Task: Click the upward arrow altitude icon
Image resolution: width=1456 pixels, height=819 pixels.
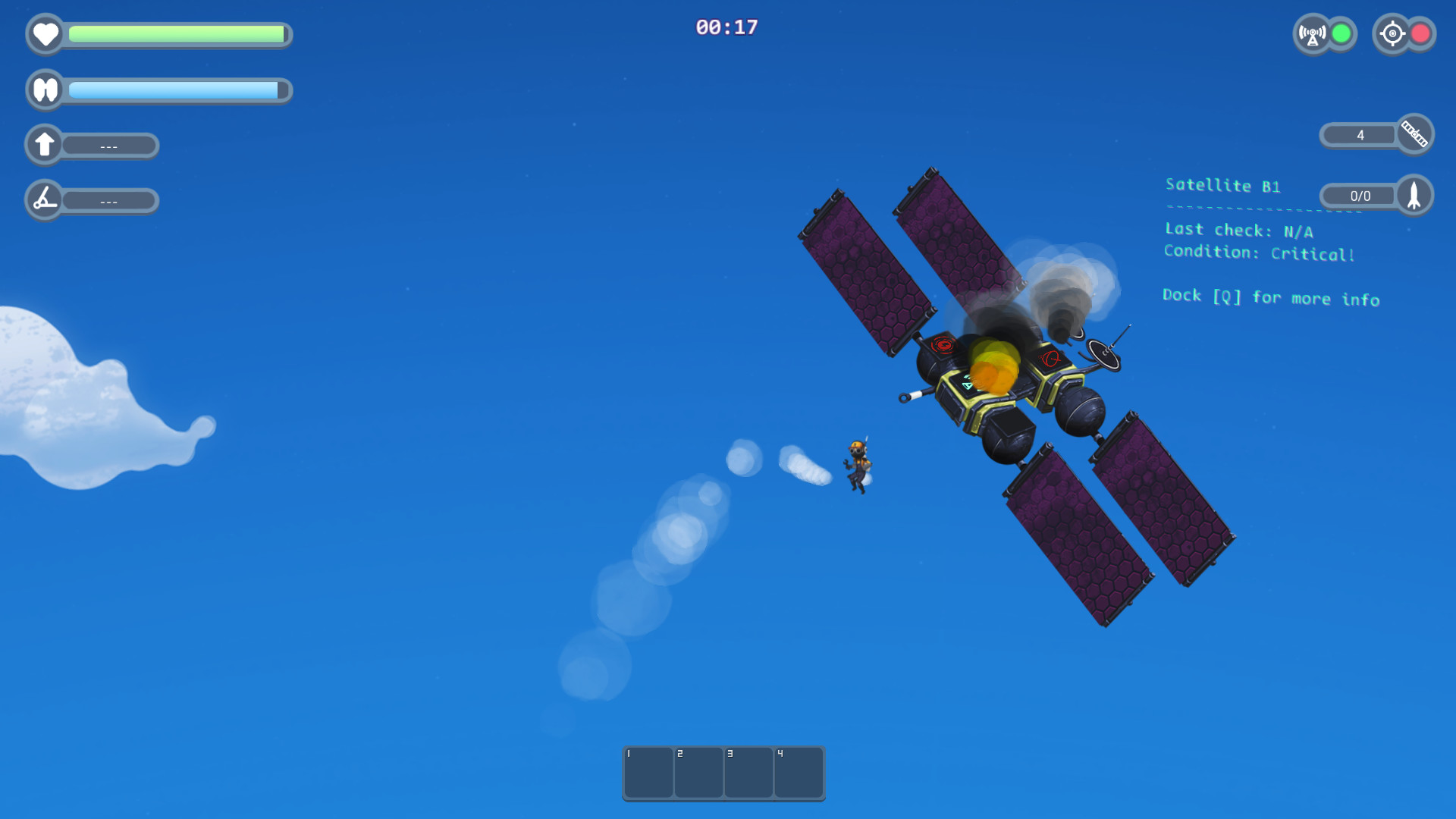Action: click(x=44, y=144)
